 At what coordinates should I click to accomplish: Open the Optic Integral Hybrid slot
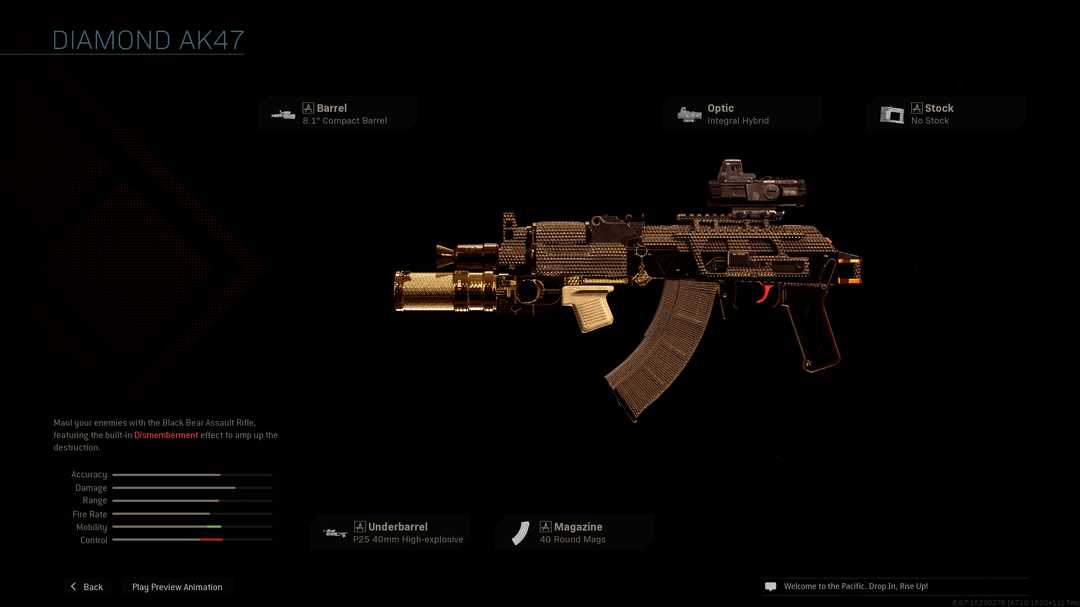pyautogui.click(x=742, y=114)
